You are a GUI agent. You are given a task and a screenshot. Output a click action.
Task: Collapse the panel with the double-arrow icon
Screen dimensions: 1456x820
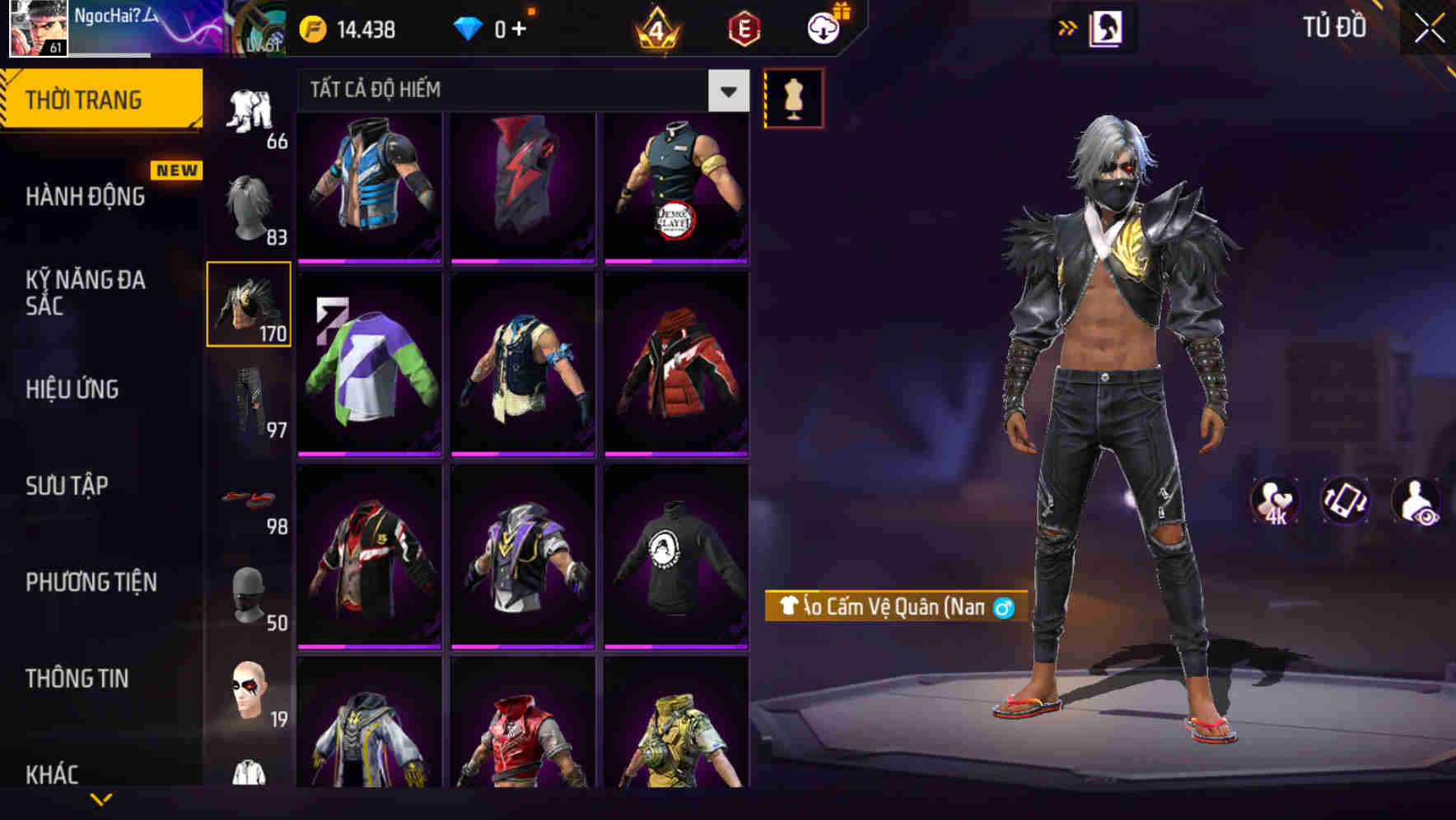coord(1068,26)
